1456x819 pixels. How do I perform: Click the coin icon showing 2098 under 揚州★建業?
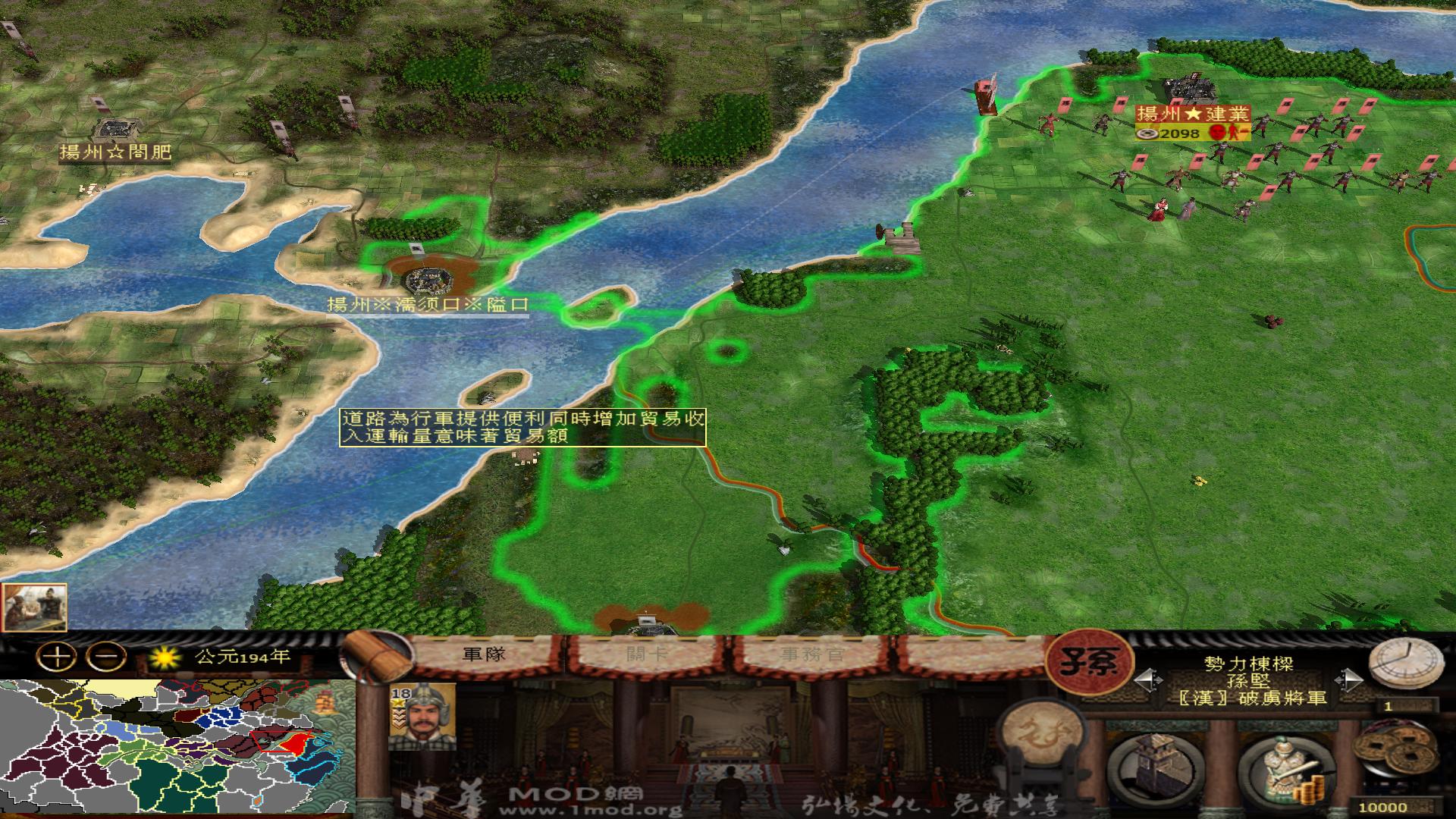(x=1147, y=134)
